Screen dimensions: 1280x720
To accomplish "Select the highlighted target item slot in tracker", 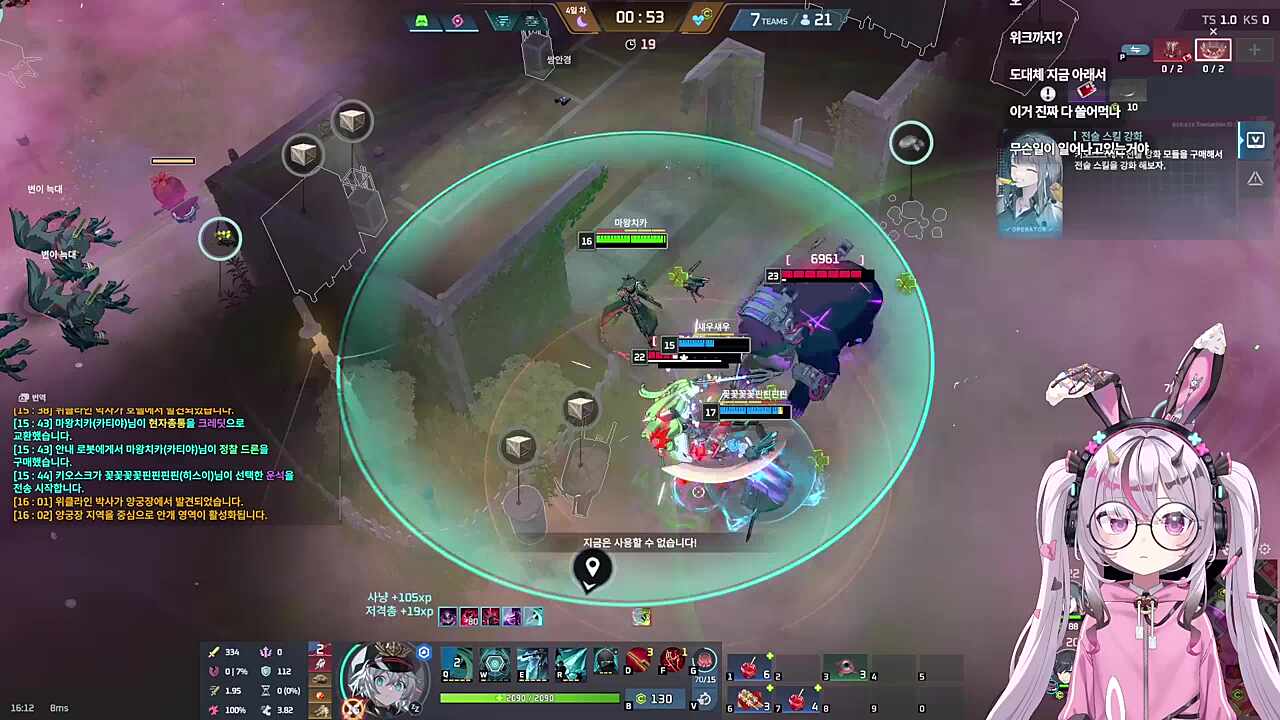I will click(1213, 50).
